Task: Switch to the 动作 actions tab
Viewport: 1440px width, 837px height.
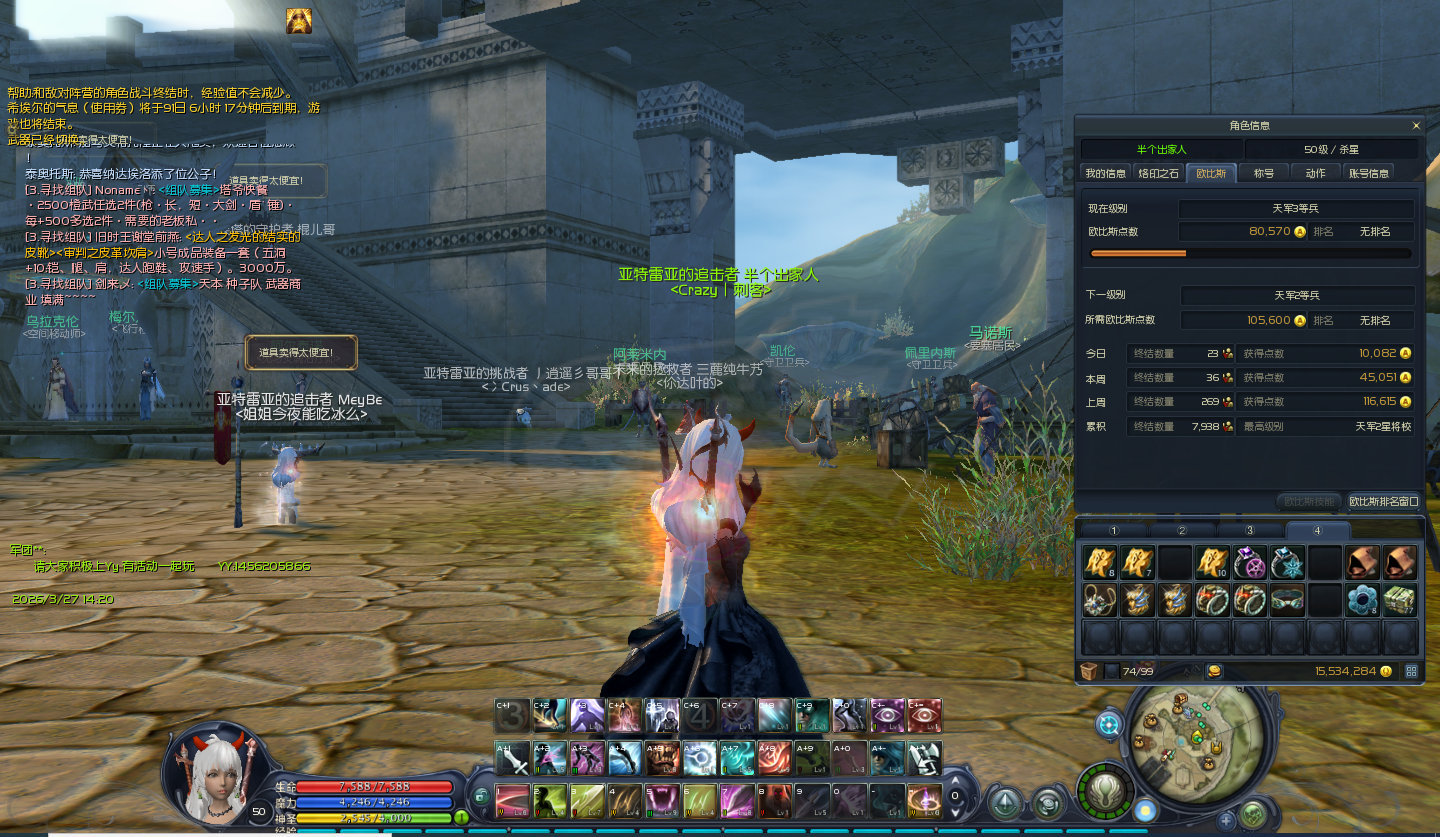Action: pyautogui.click(x=1315, y=173)
